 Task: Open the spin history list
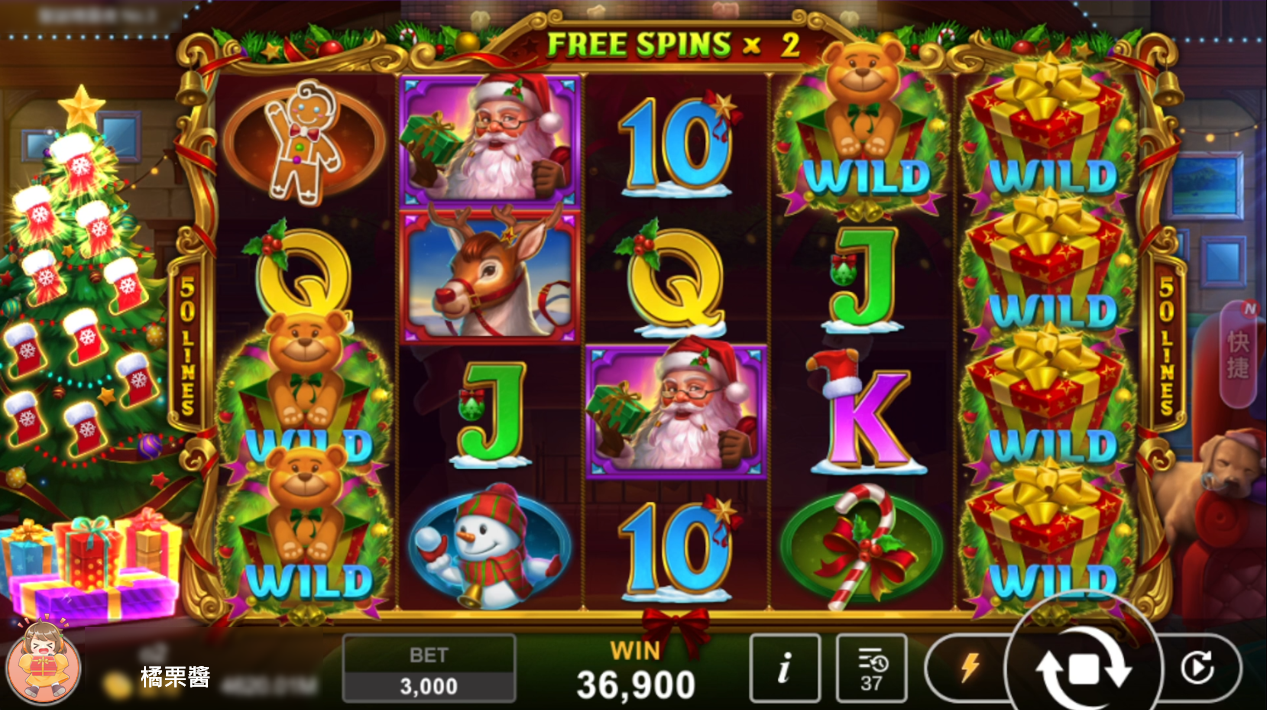click(x=871, y=668)
